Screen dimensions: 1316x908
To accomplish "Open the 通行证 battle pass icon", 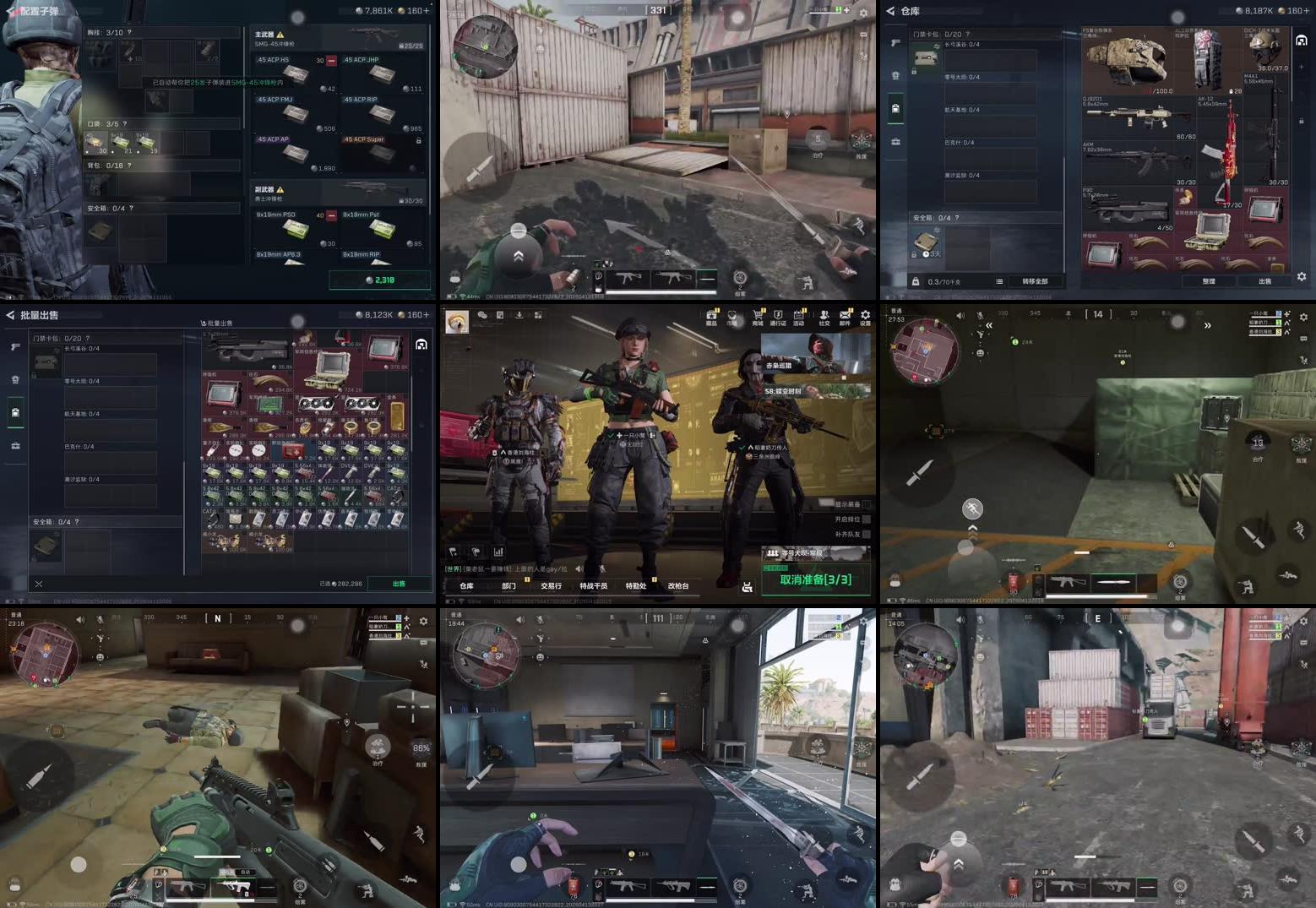I will [x=778, y=313].
